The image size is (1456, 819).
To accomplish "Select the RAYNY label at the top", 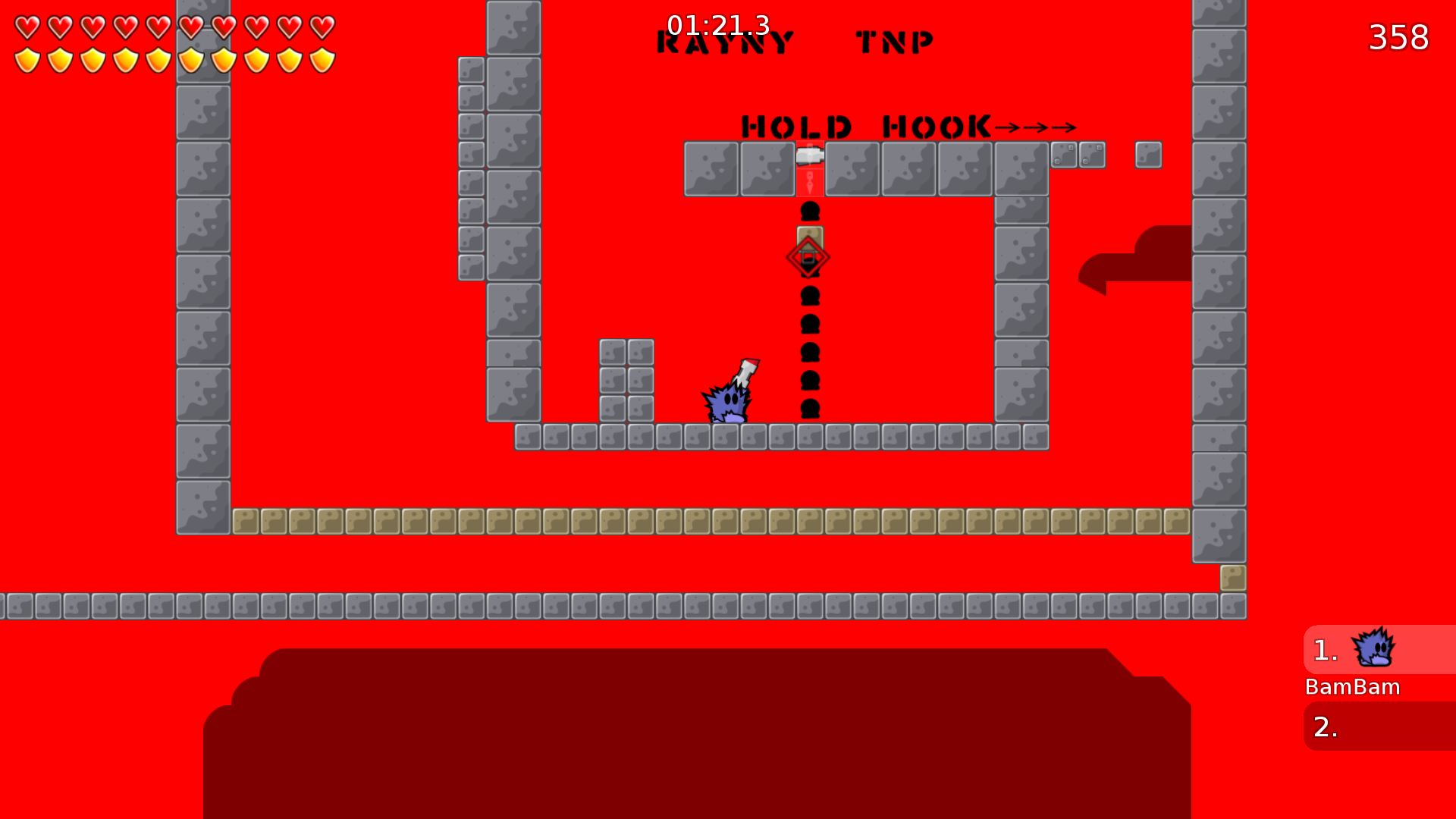I will (724, 42).
